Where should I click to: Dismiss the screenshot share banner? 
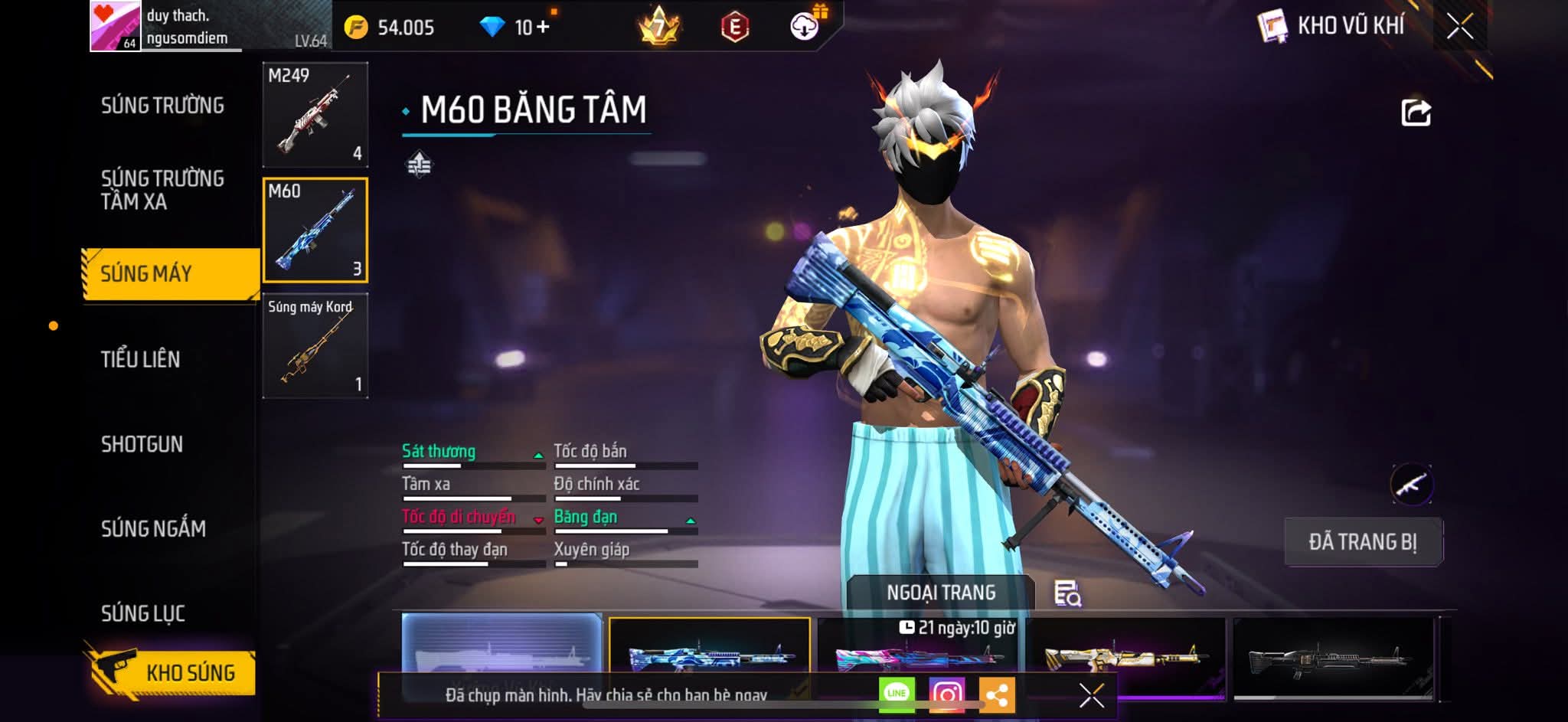[1091, 695]
